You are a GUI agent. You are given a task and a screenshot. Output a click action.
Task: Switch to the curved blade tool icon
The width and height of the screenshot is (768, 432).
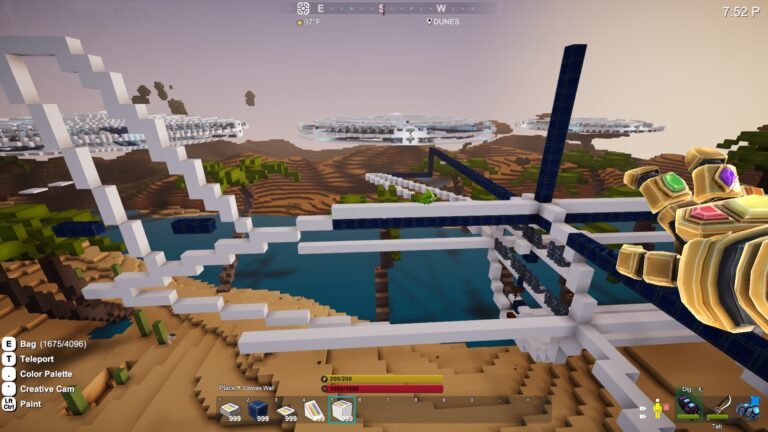tap(720, 406)
